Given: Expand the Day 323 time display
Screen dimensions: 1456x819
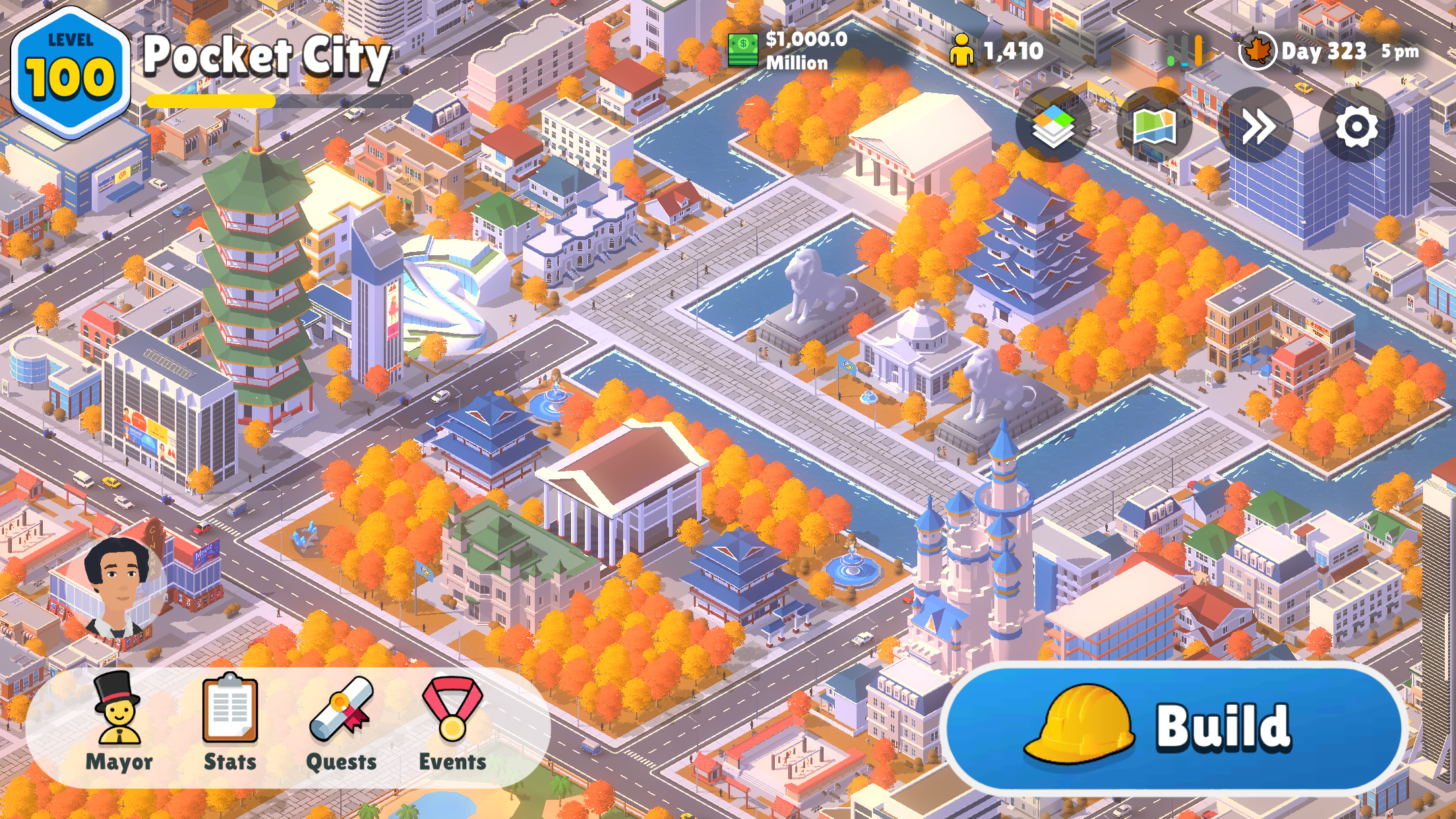Looking at the screenshot, I should 1325,51.
